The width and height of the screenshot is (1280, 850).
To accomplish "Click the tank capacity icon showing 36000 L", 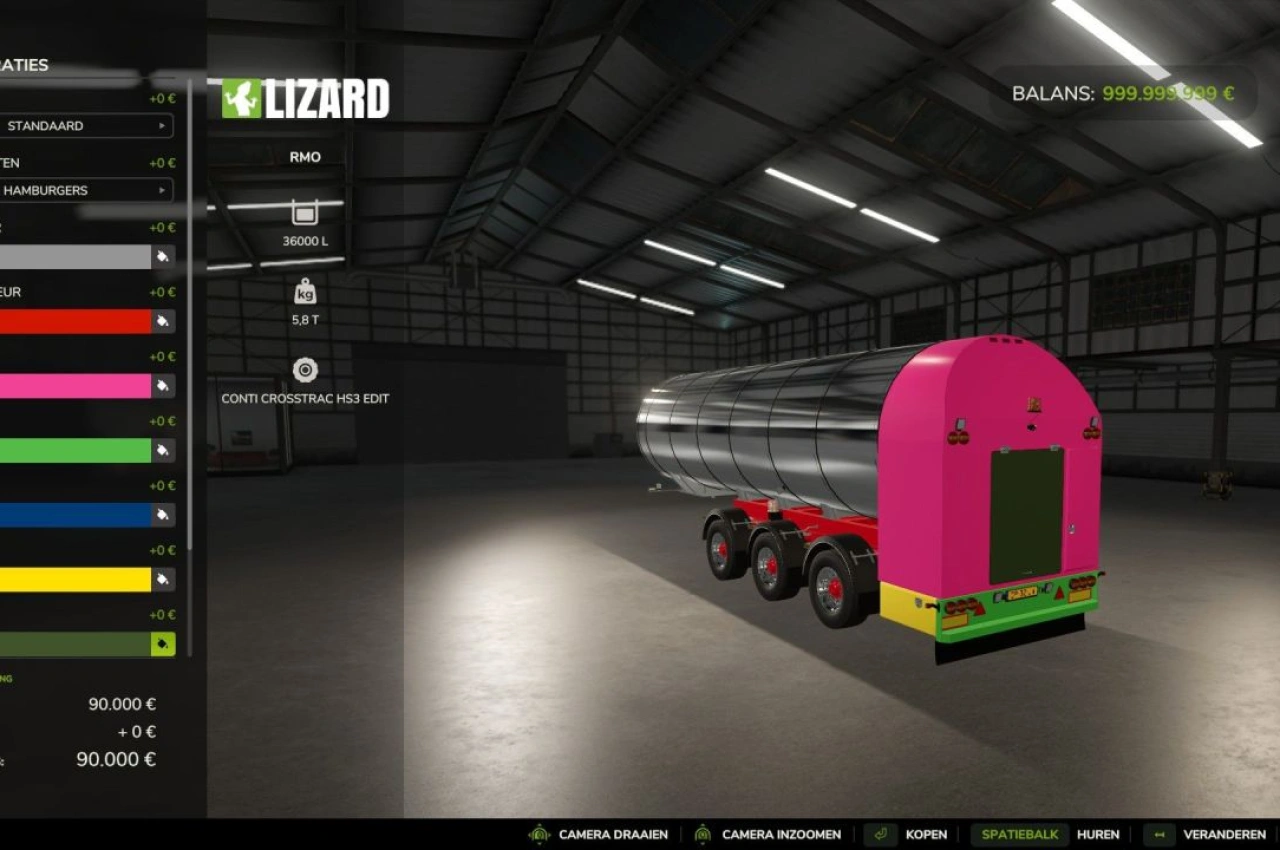I will pyautogui.click(x=303, y=212).
